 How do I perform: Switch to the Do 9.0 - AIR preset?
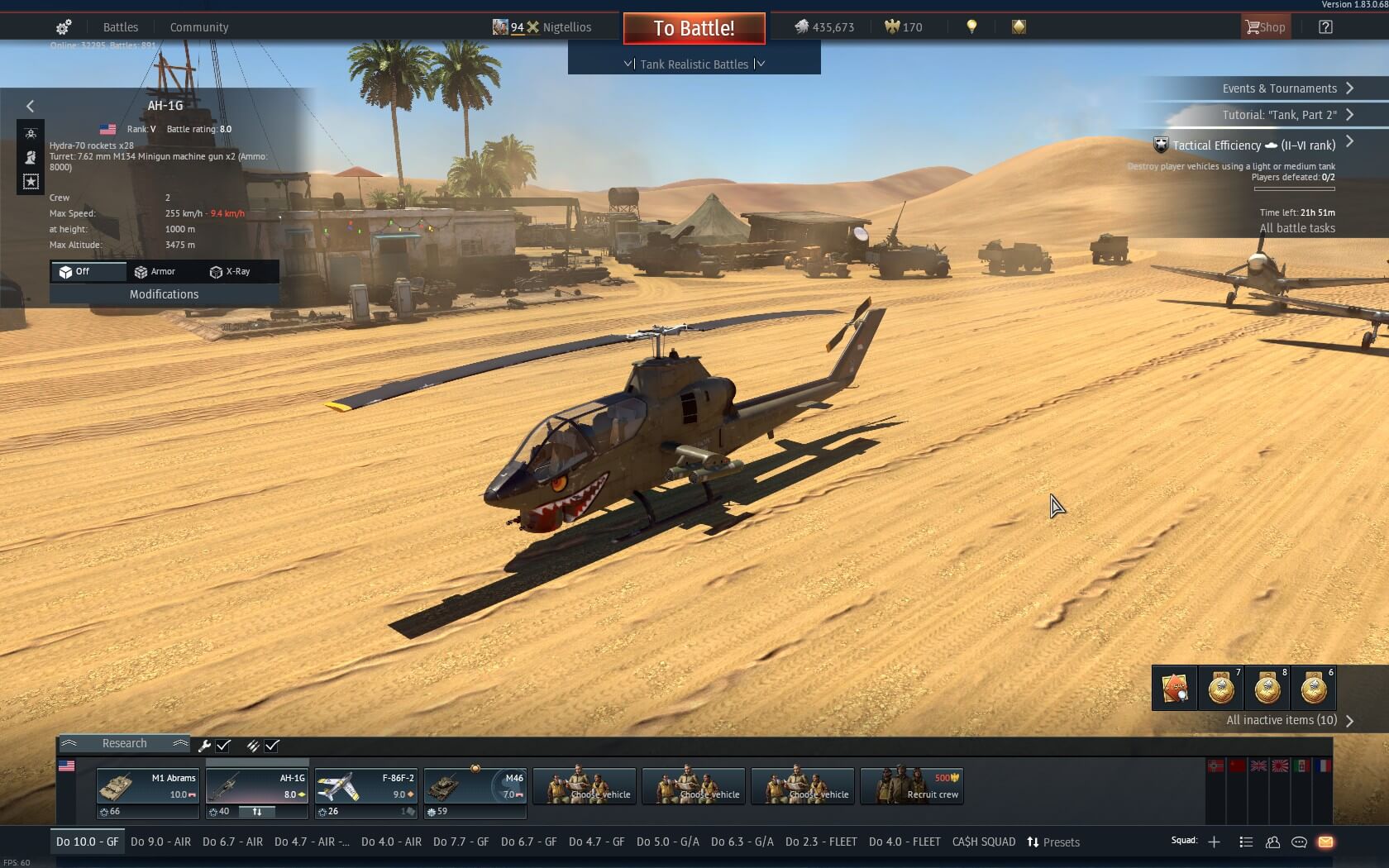pyautogui.click(x=160, y=842)
